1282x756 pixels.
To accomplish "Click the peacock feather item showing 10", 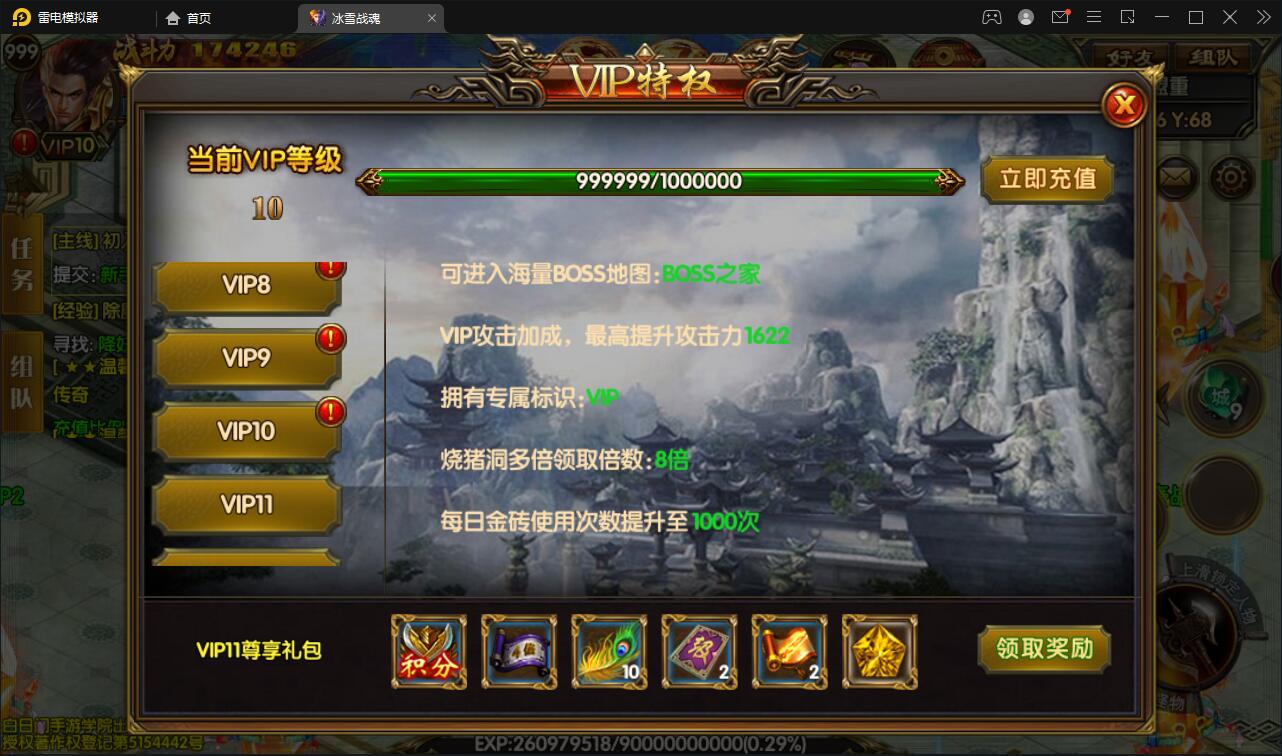I will pyautogui.click(x=608, y=652).
